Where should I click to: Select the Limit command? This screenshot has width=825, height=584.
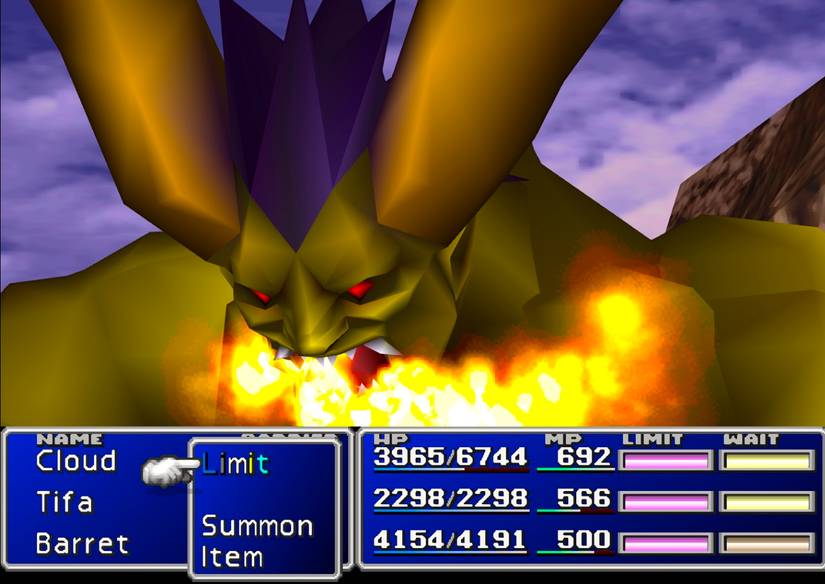[236, 463]
